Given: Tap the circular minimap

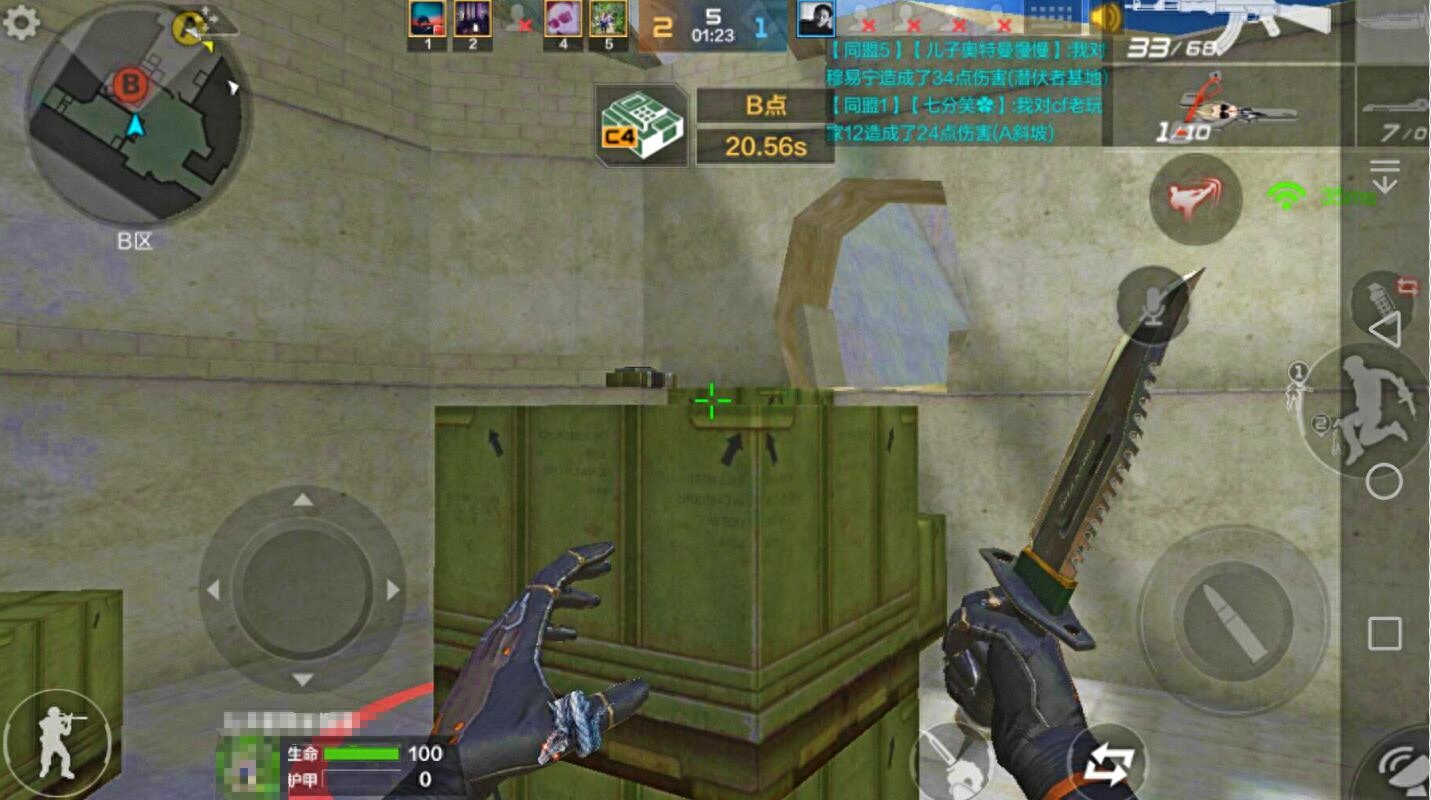Looking at the screenshot, I should [136, 113].
